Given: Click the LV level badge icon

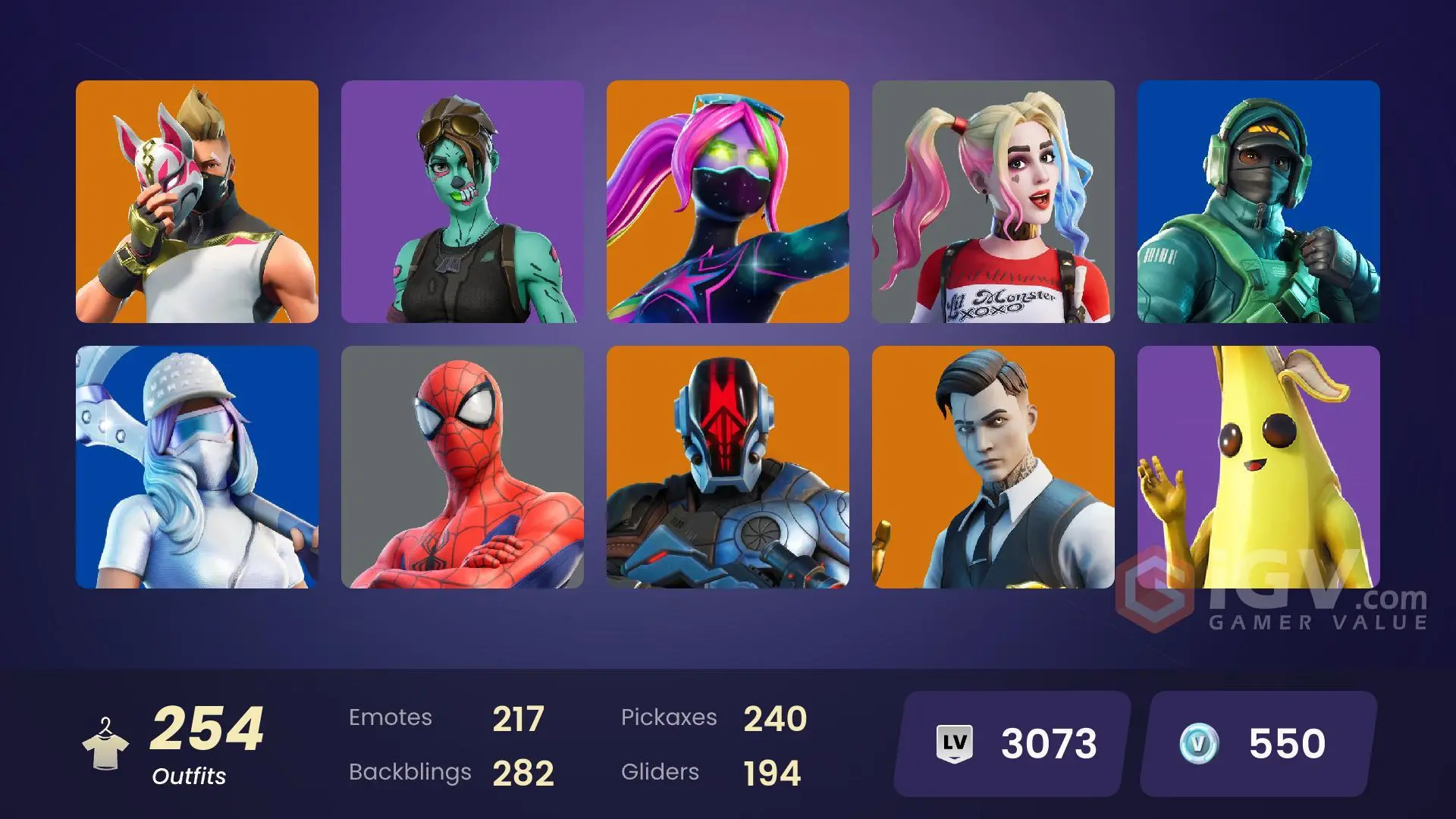Looking at the screenshot, I should [955, 744].
